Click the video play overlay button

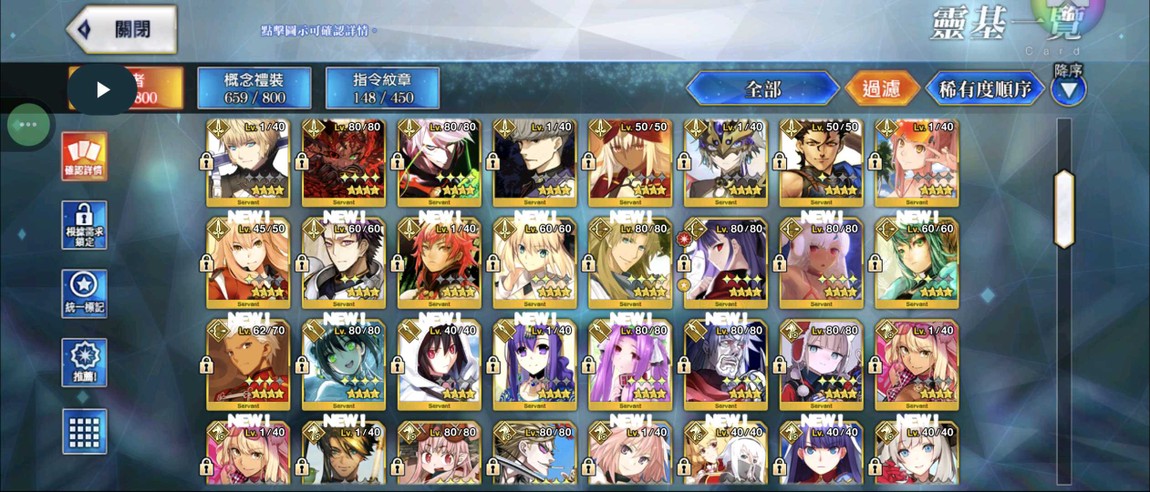[x=103, y=89]
